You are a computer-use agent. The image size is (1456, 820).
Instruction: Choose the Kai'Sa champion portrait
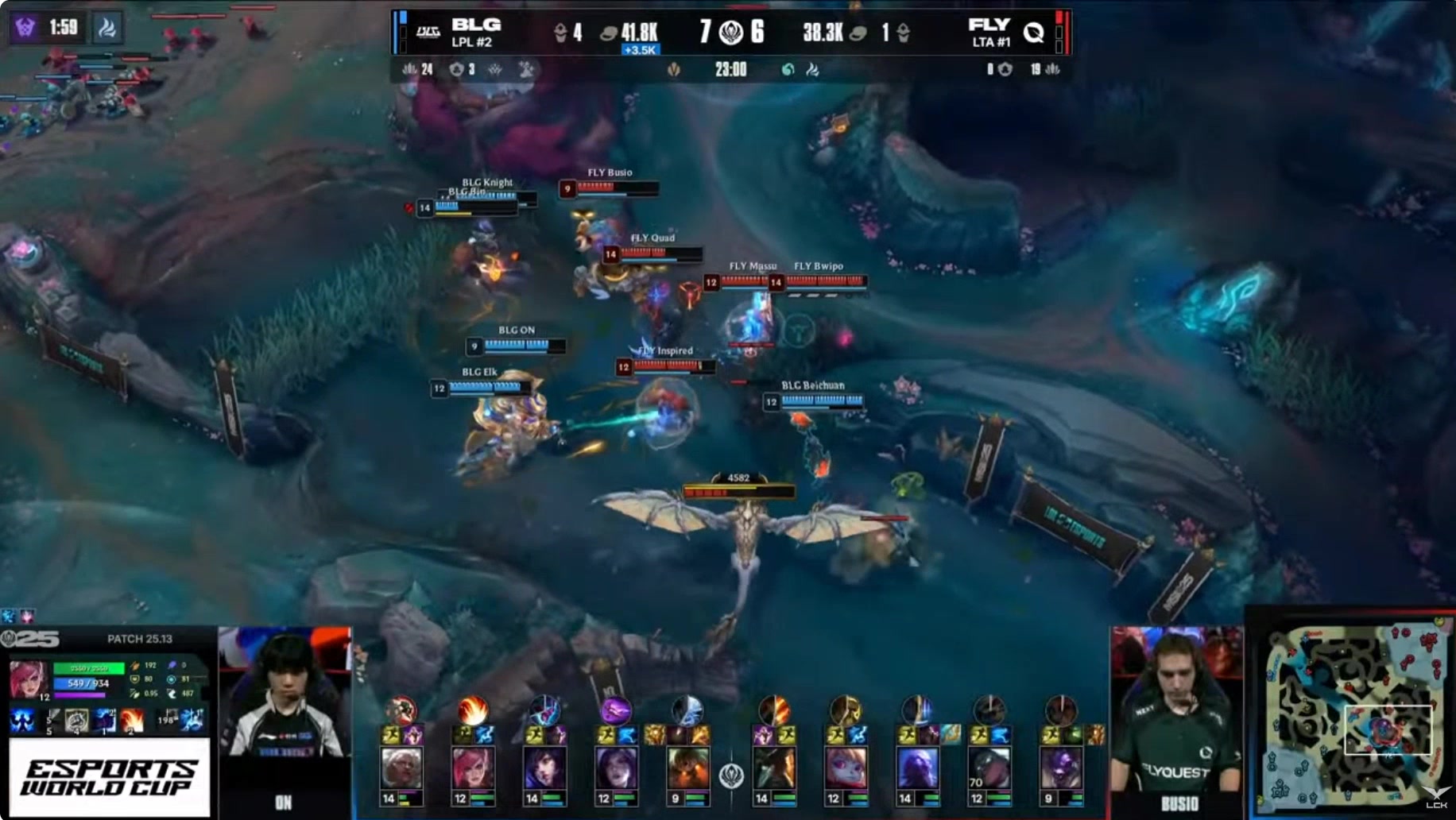tap(616, 769)
